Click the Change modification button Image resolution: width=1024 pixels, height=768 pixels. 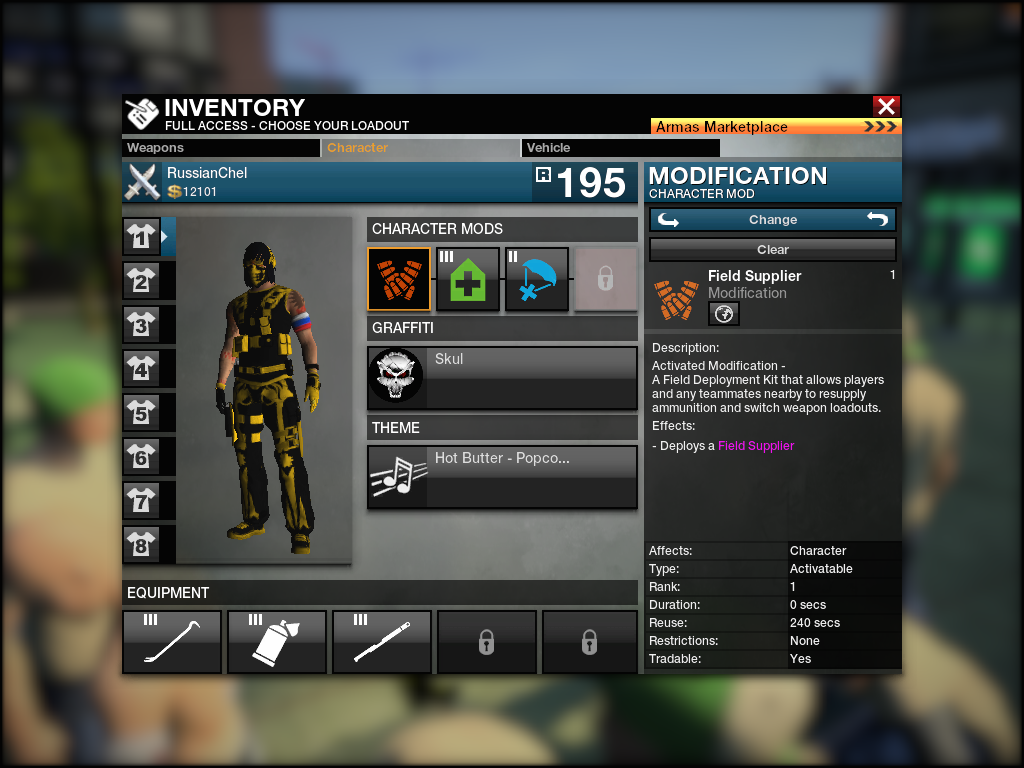point(772,220)
